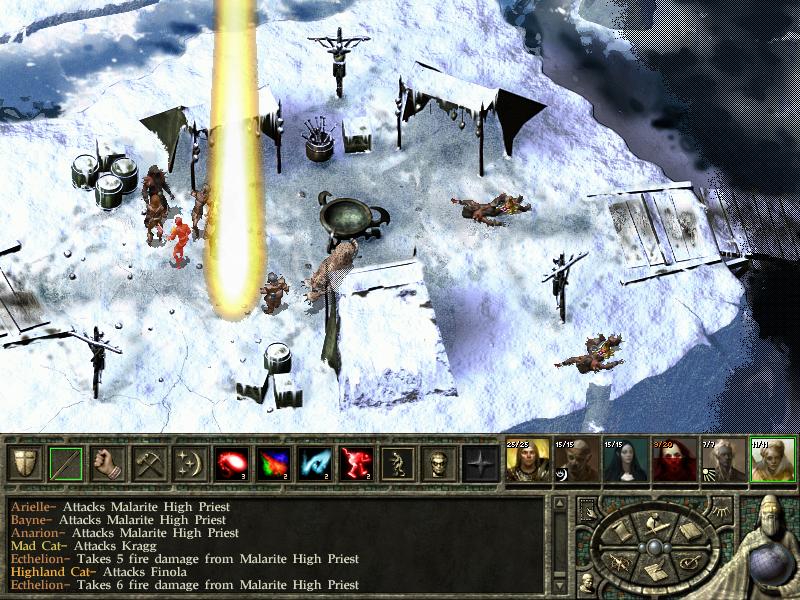Image resolution: width=800 pixels, height=600 pixels.
Task: Click the stone face ability button
Action: [x=440, y=464]
